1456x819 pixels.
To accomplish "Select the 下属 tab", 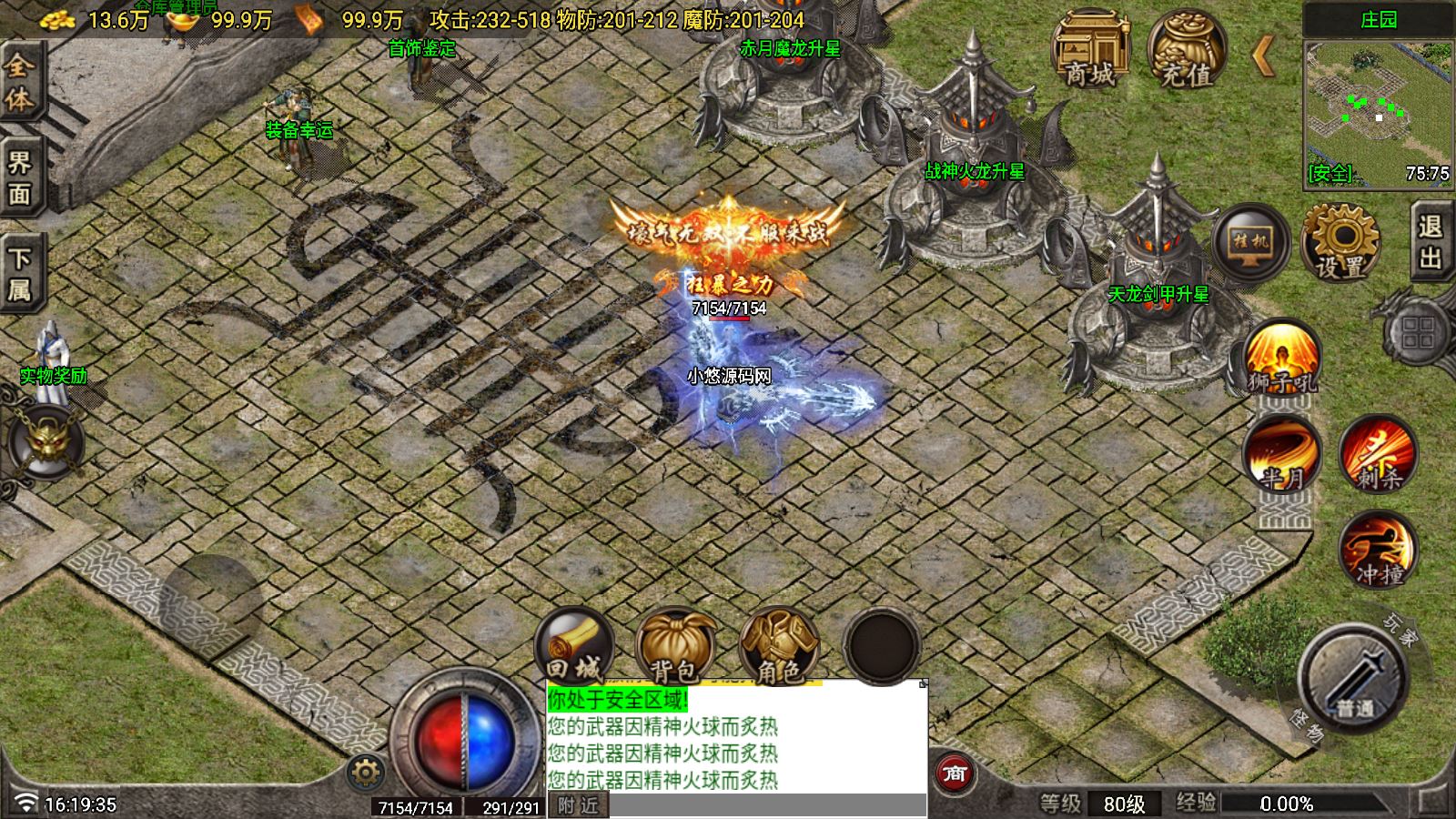I will tap(19, 274).
